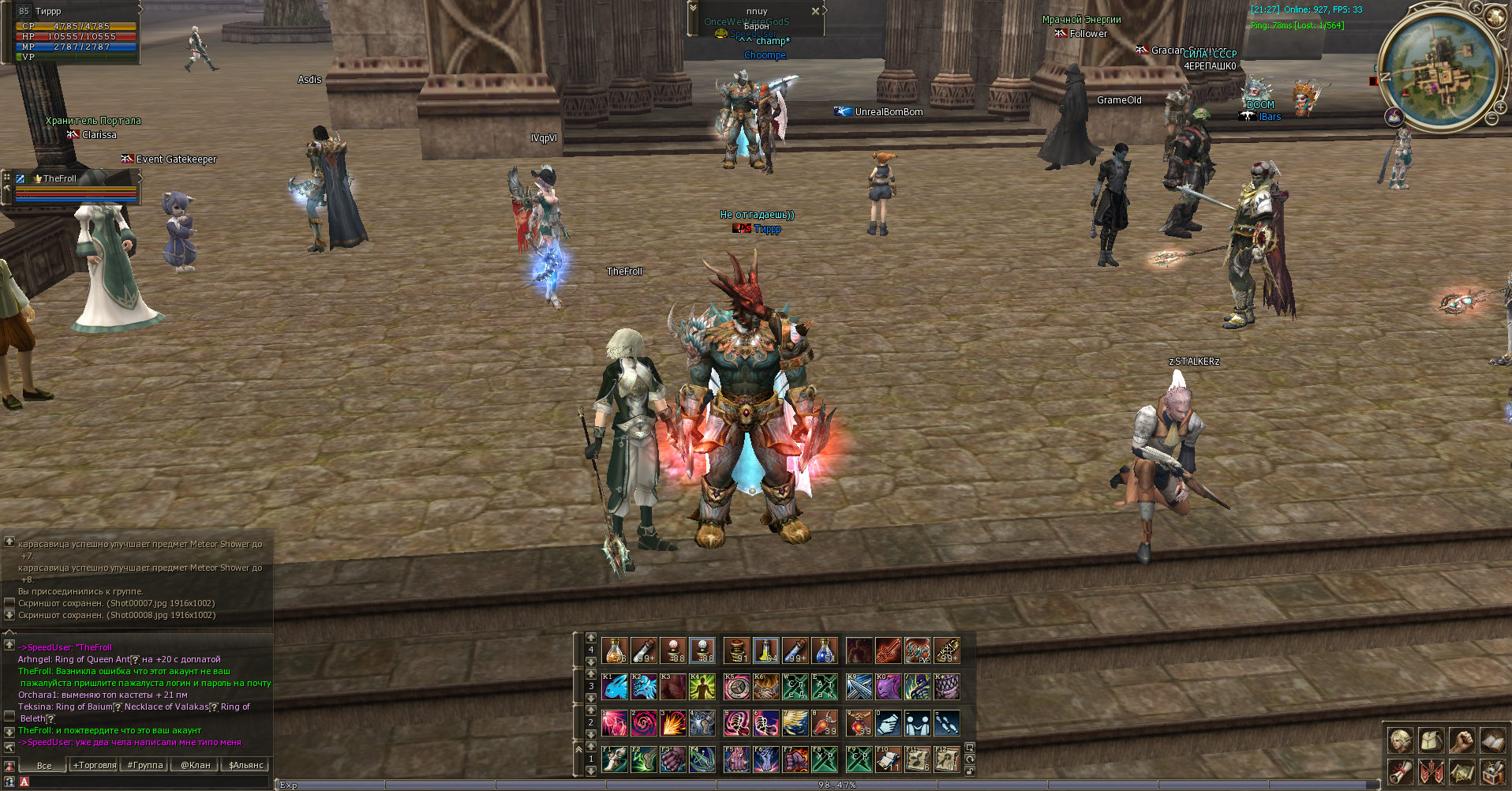Open the skills book icon
This screenshot has width=1512, height=791.
1491,740
